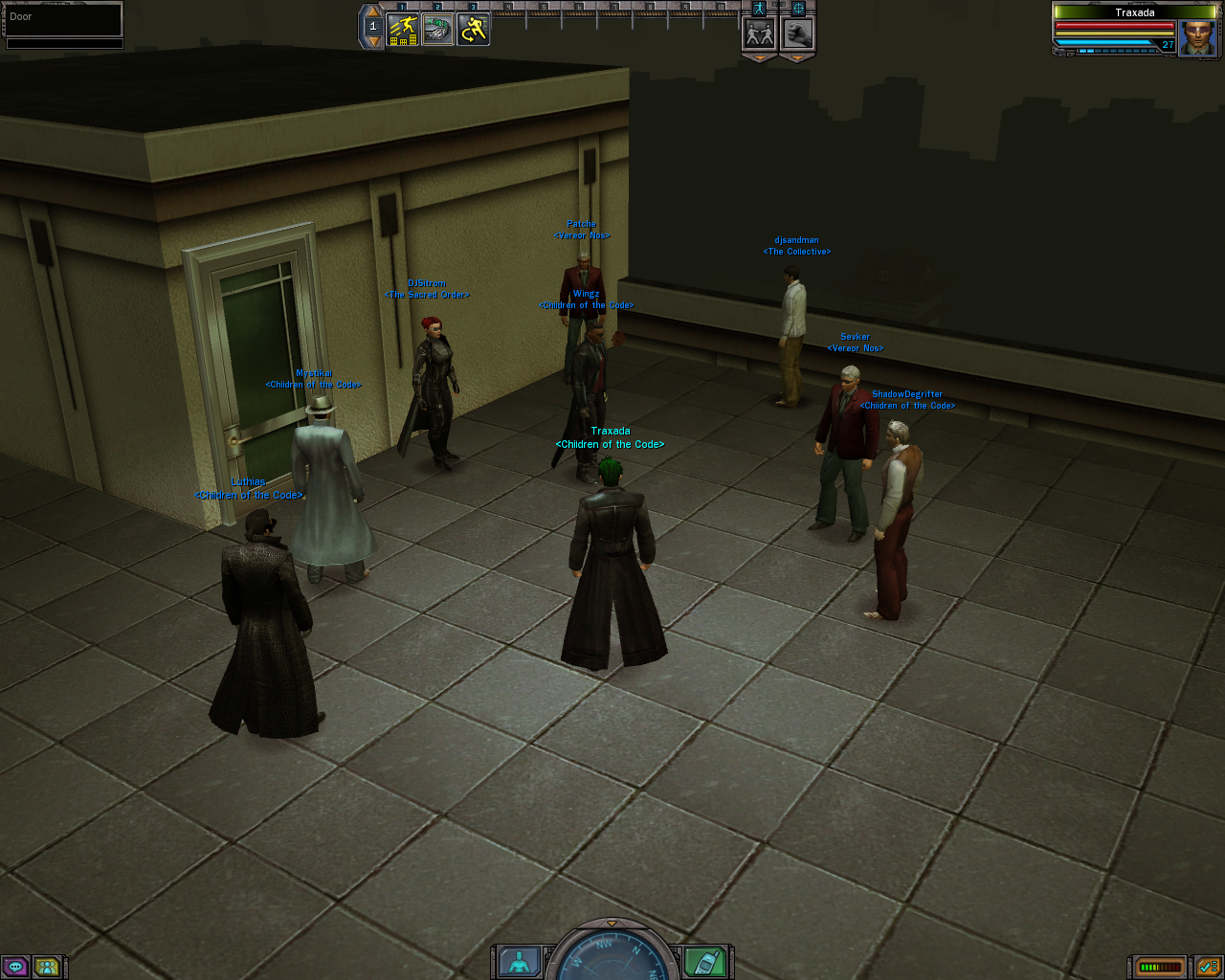Image resolution: width=1225 pixels, height=980 pixels.
Task: Click Traxada's character portrait
Action: coord(1197,38)
